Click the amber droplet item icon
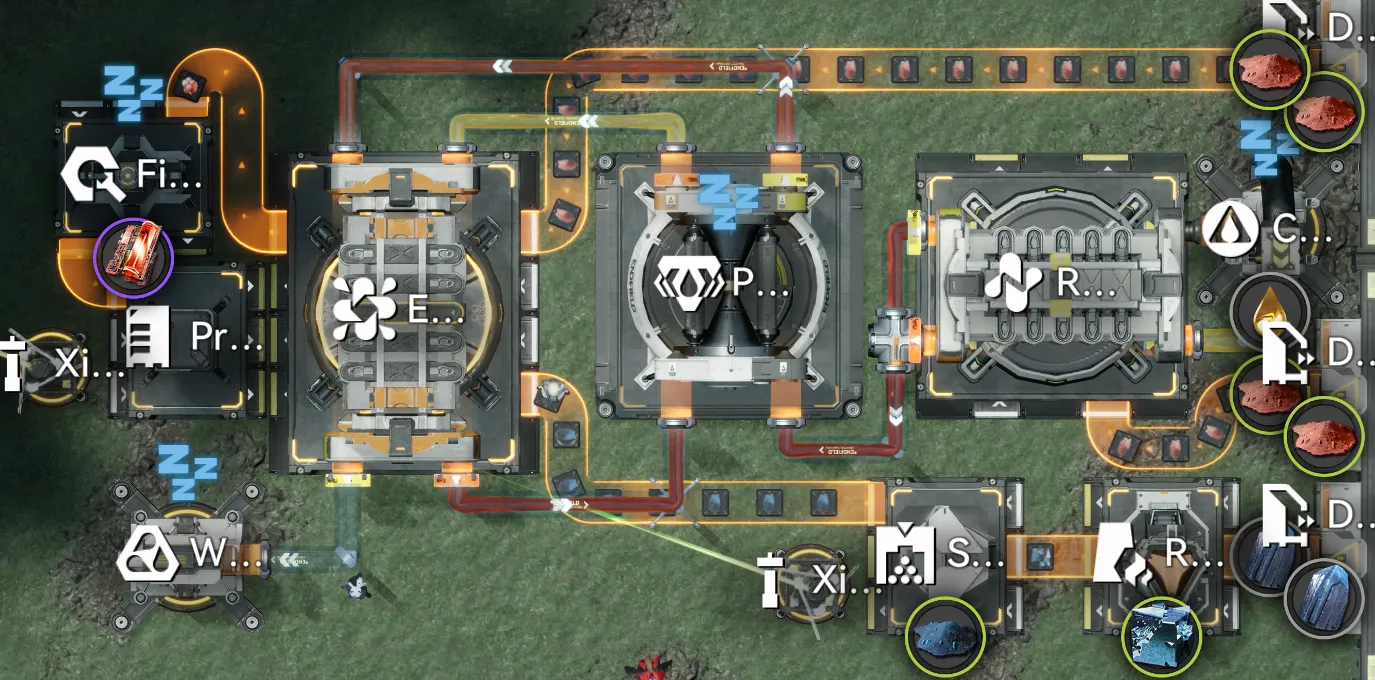The width and height of the screenshot is (1375, 680). (1269, 308)
